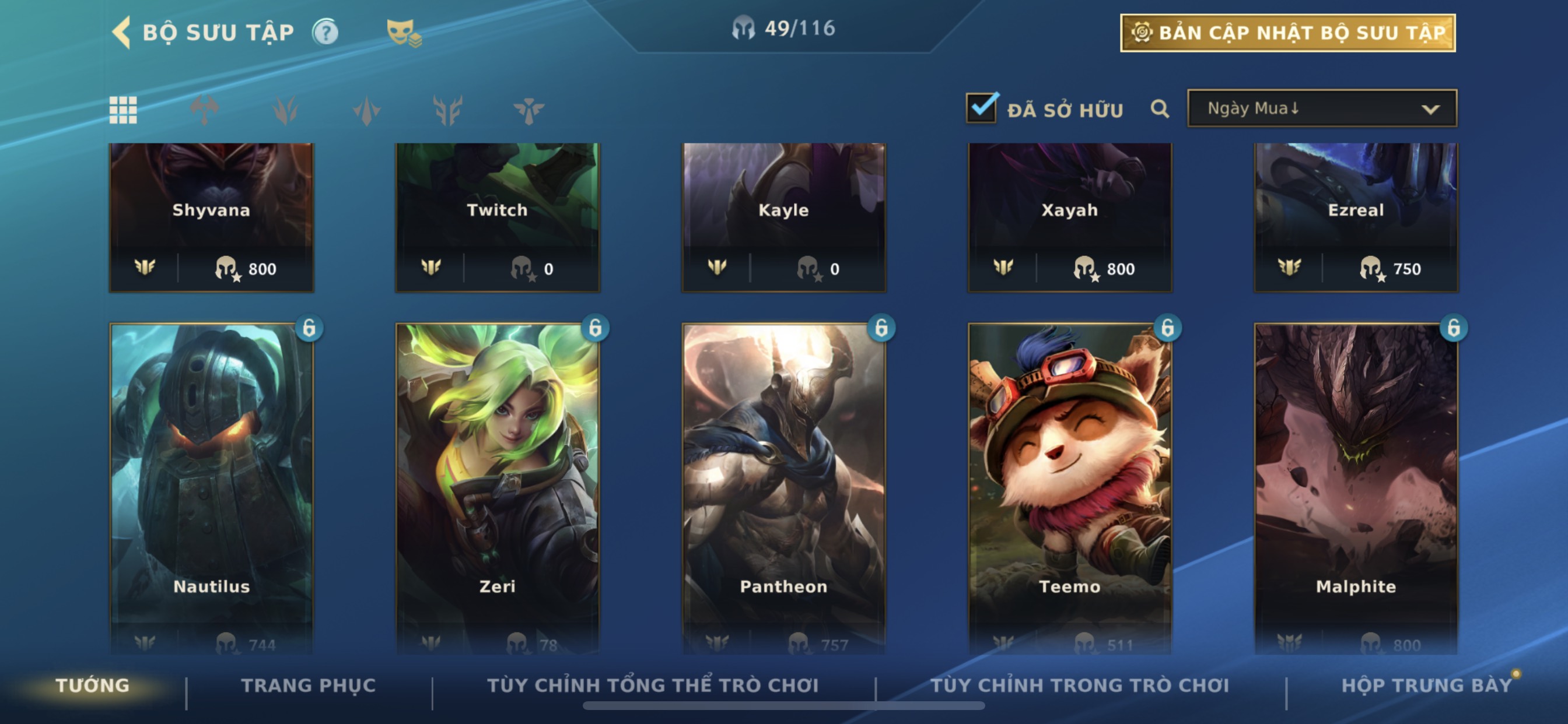Open the collection help question mark
Image resolution: width=1568 pixels, height=724 pixels.
pyautogui.click(x=325, y=32)
